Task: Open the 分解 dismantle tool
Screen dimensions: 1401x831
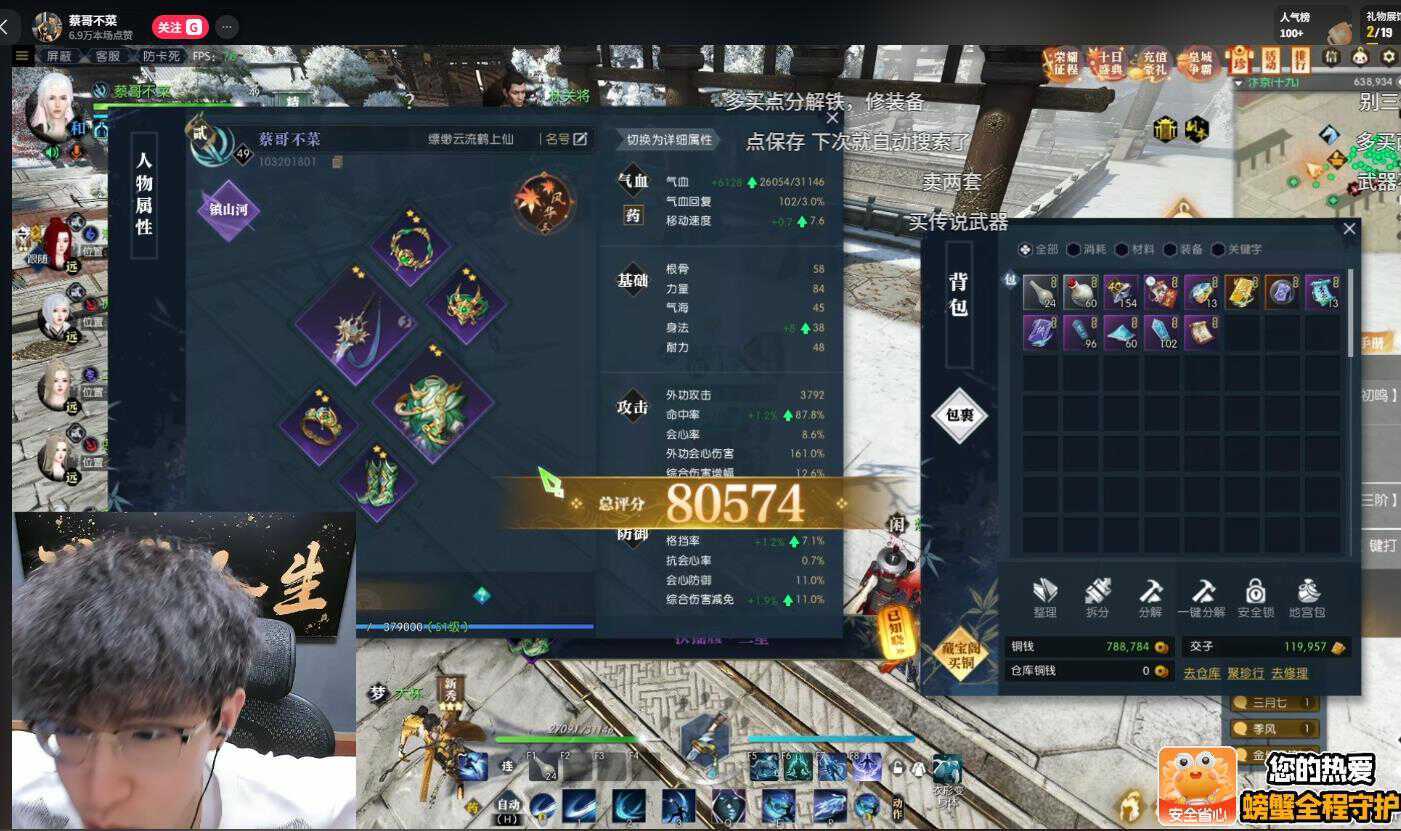Action: point(1150,598)
